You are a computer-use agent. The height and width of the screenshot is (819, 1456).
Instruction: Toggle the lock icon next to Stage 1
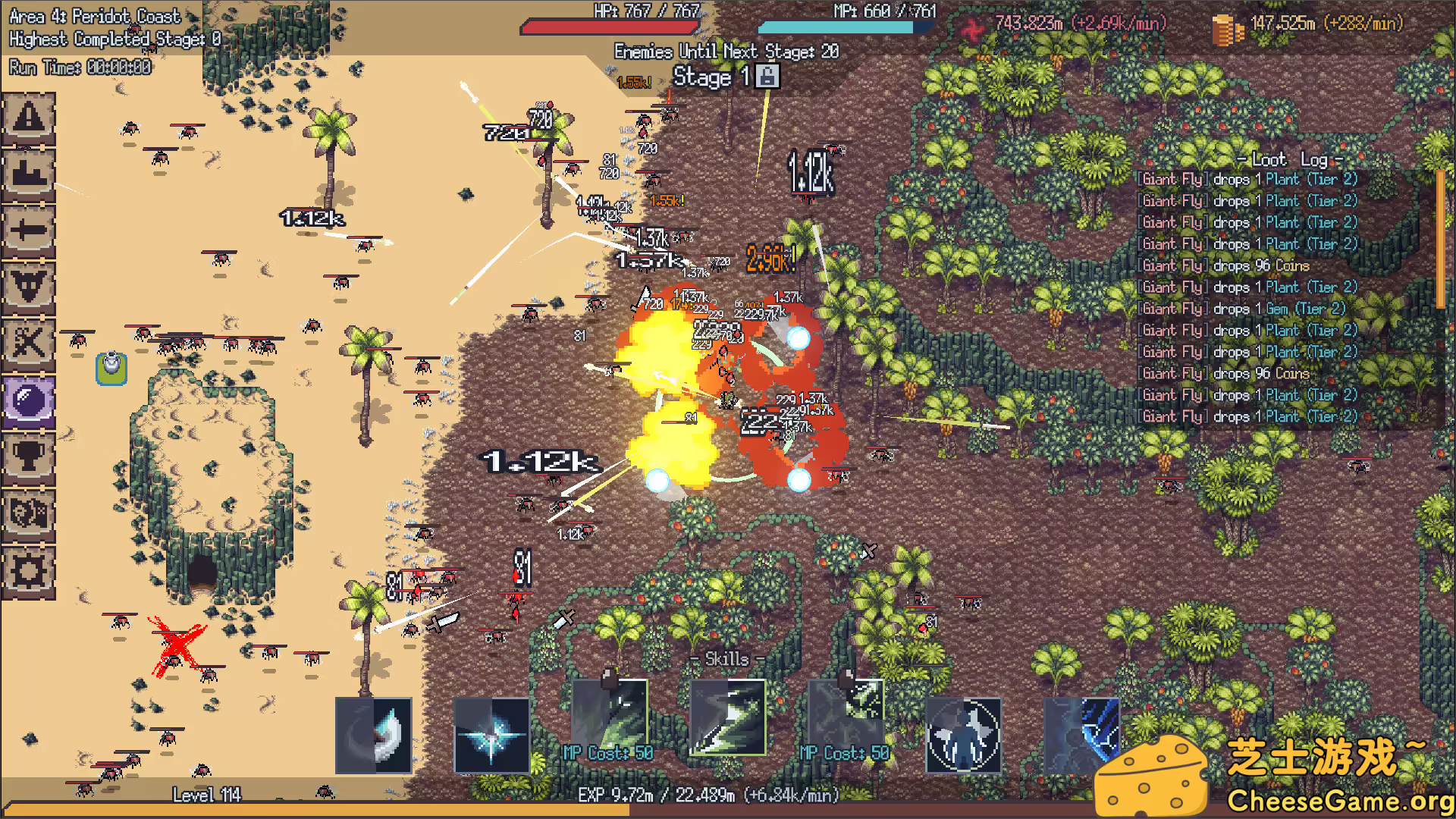768,77
